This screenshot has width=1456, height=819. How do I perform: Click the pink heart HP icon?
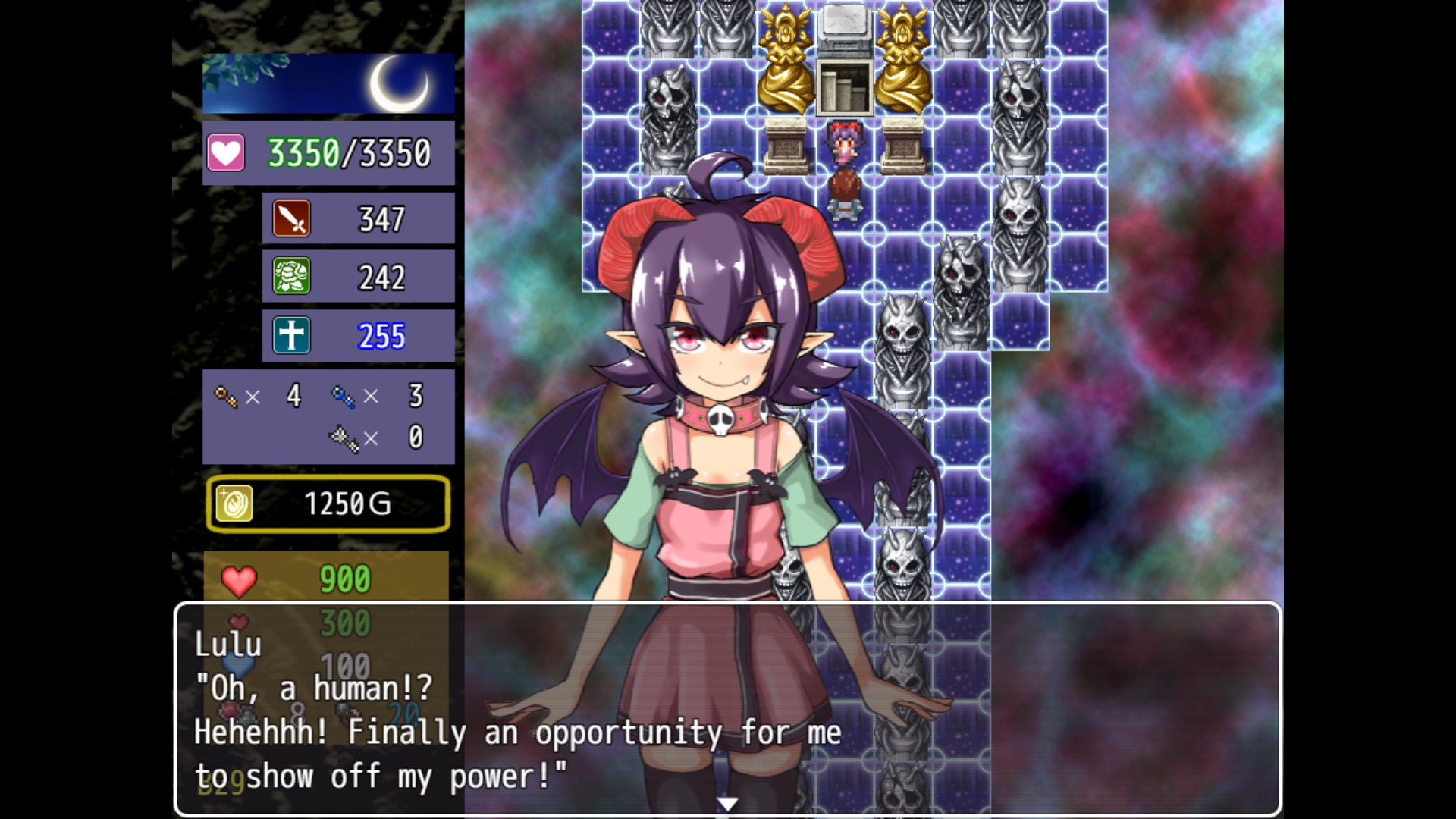click(x=227, y=151)
